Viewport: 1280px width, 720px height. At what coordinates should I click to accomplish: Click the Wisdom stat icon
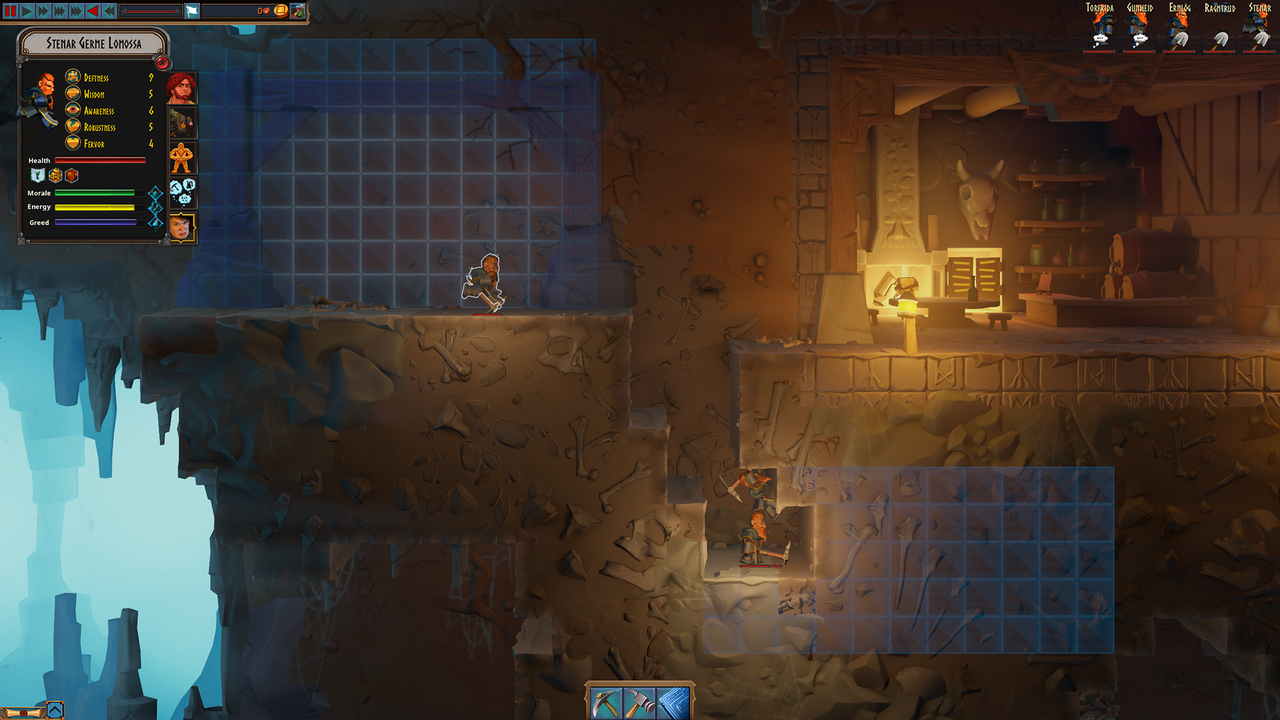coord(72,94)
